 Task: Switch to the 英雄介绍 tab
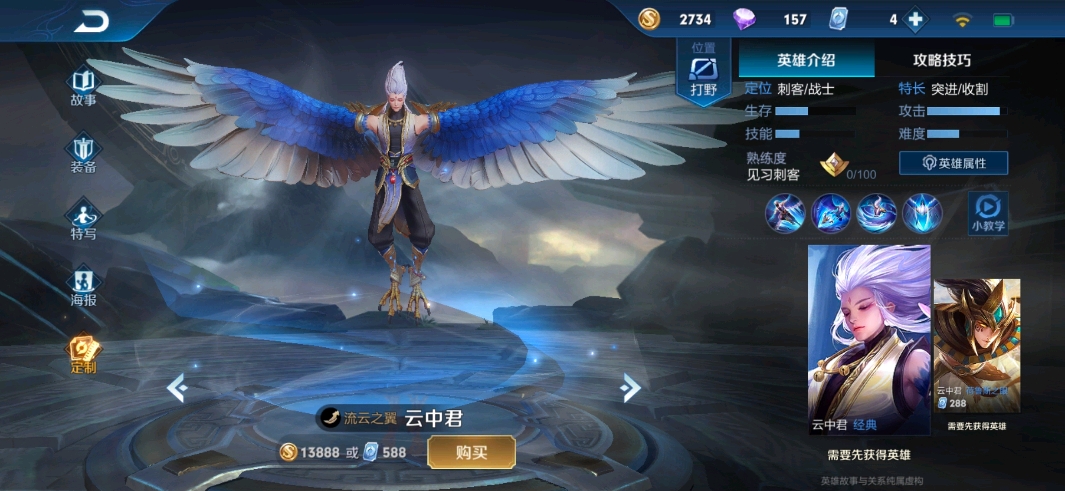click(x=806, y=60)
